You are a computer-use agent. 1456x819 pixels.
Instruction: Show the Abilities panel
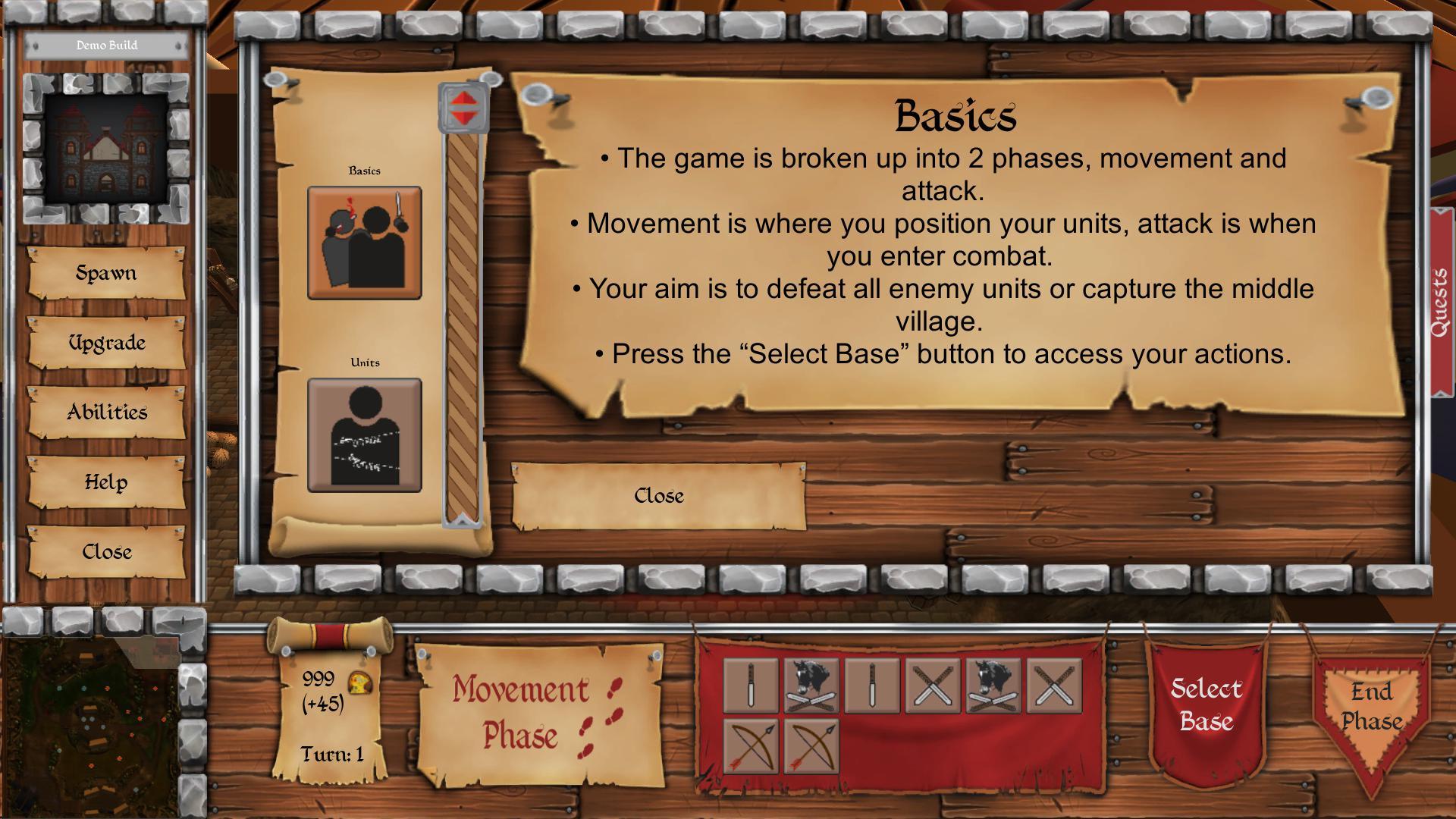click(x=106, y=413)
